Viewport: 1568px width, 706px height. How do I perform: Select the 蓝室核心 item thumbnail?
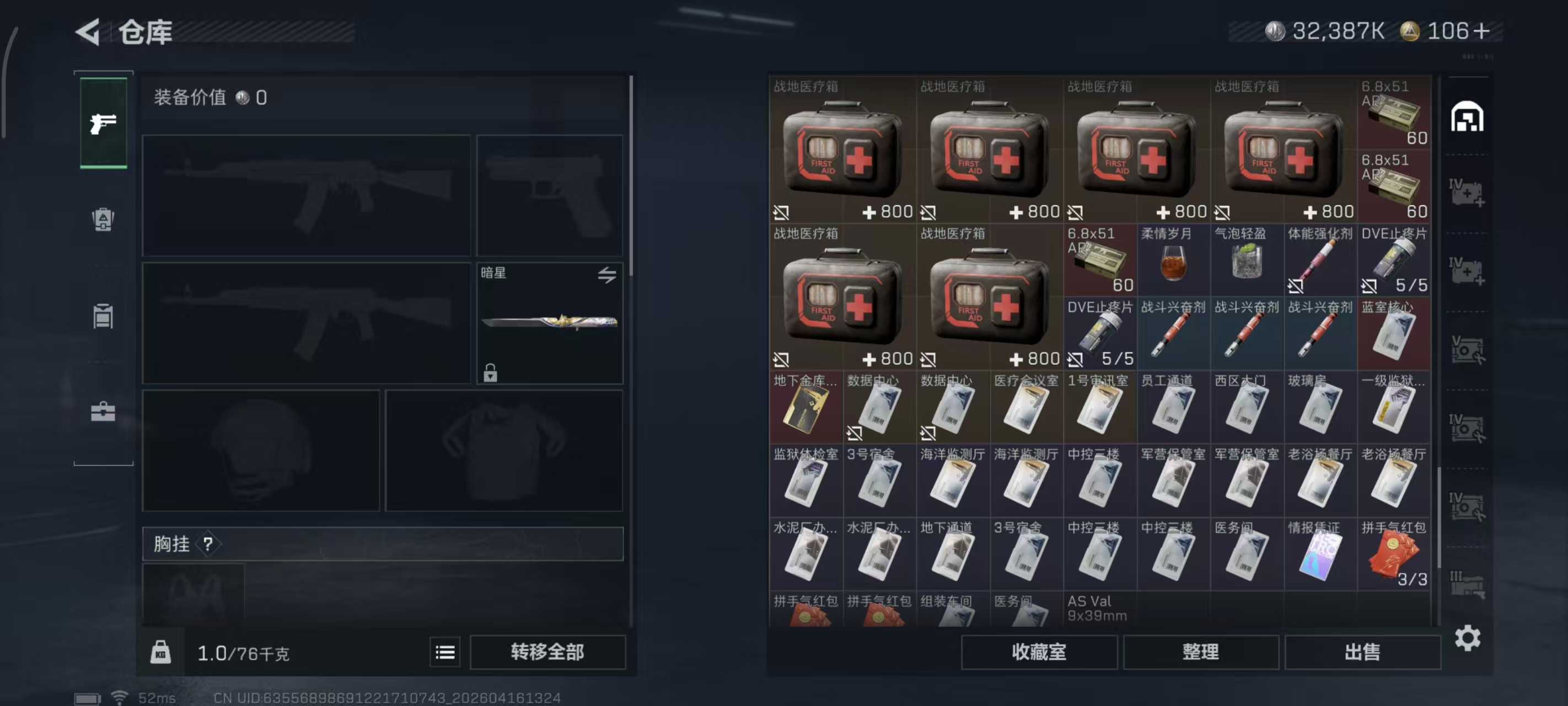(1394, 335)
